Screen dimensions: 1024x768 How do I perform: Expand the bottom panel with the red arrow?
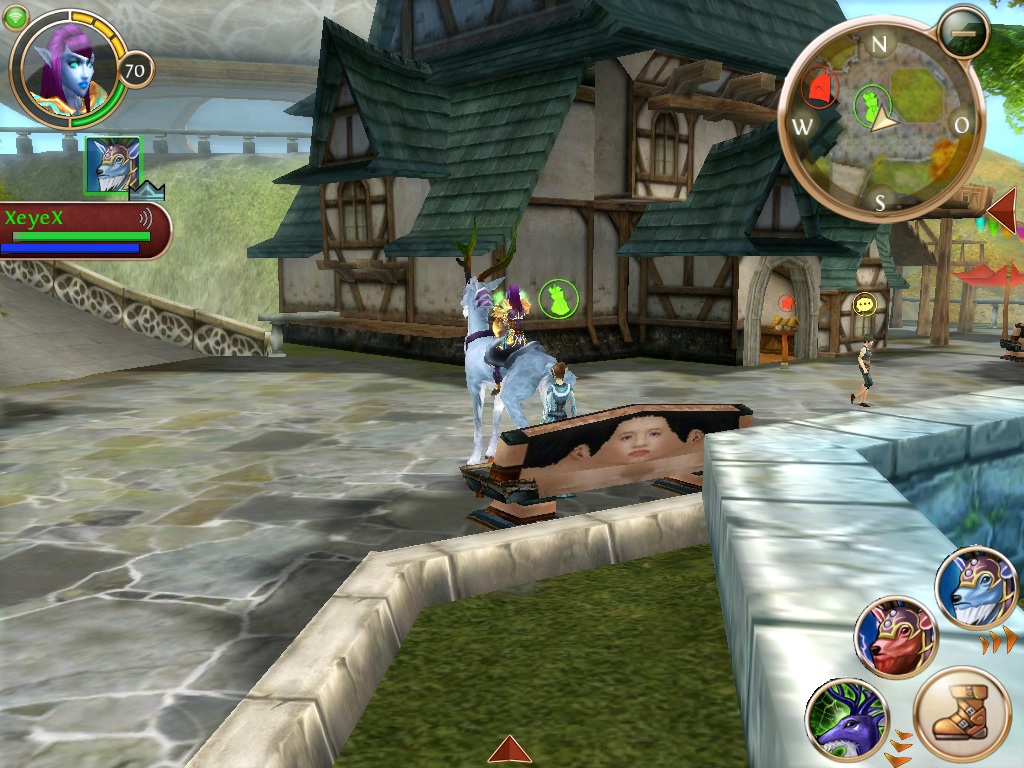[509, 749]
